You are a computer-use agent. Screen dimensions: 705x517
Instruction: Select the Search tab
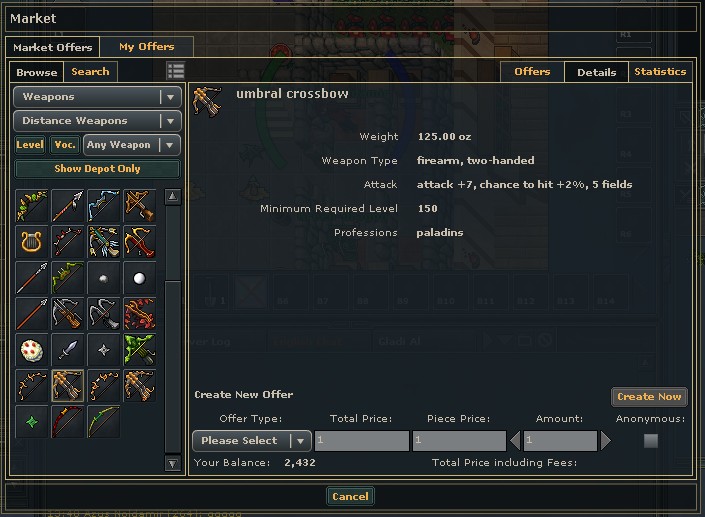pos(90,72)
